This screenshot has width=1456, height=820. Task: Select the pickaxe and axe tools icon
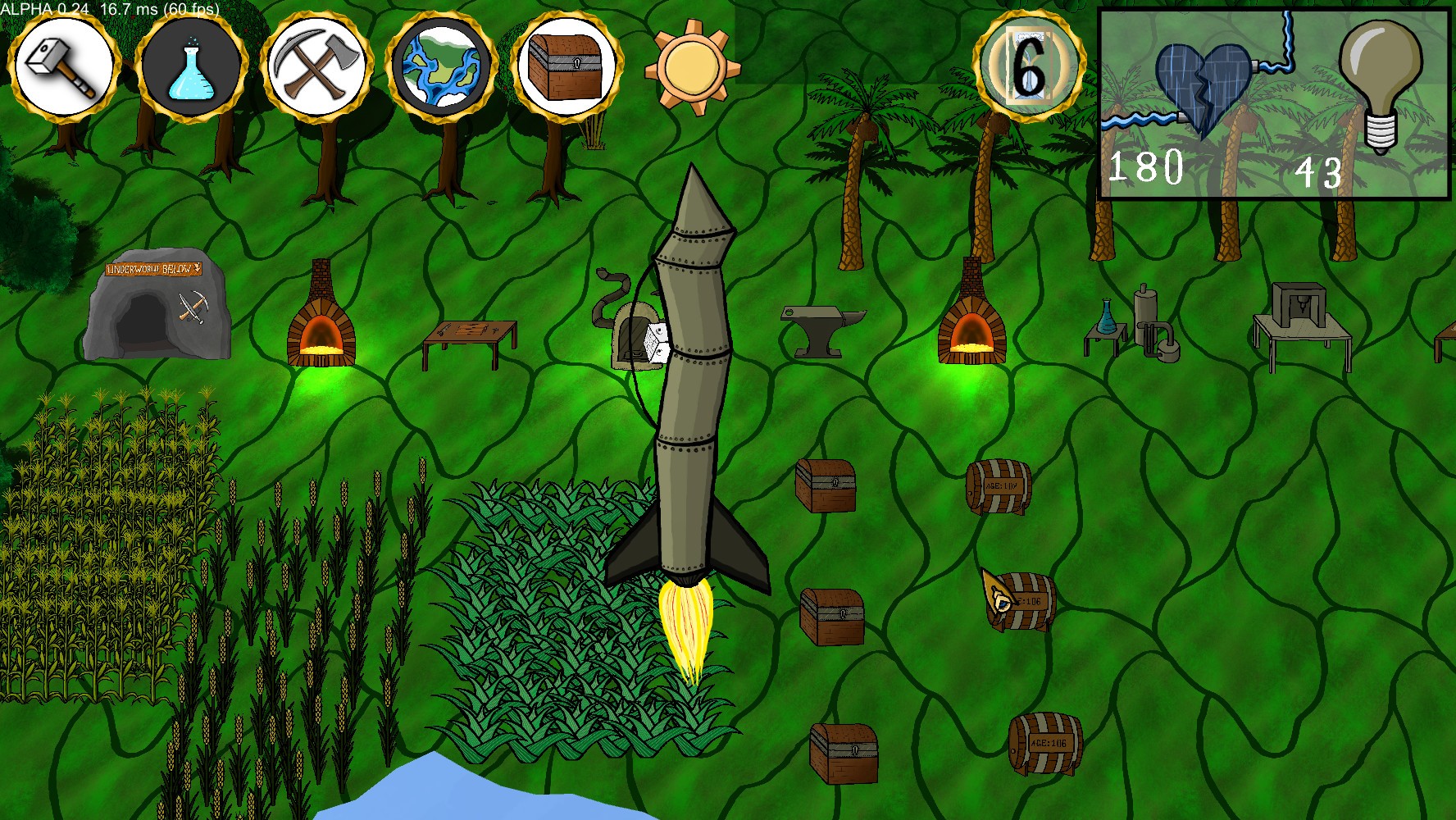pyautogui.click(x=316, y=66)
